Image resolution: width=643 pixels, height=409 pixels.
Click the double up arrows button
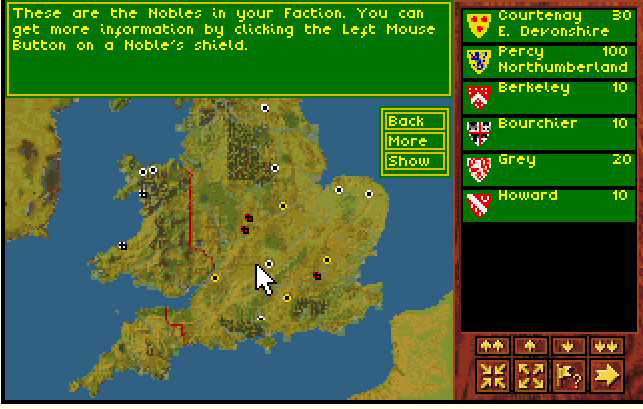(493, 345)
